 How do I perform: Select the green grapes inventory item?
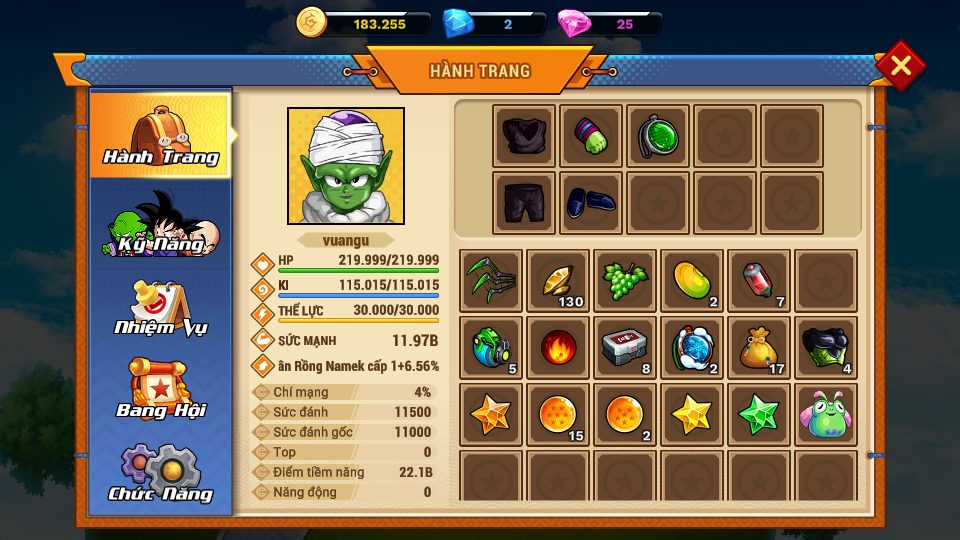pyautogui.click(x=625, y=280)
